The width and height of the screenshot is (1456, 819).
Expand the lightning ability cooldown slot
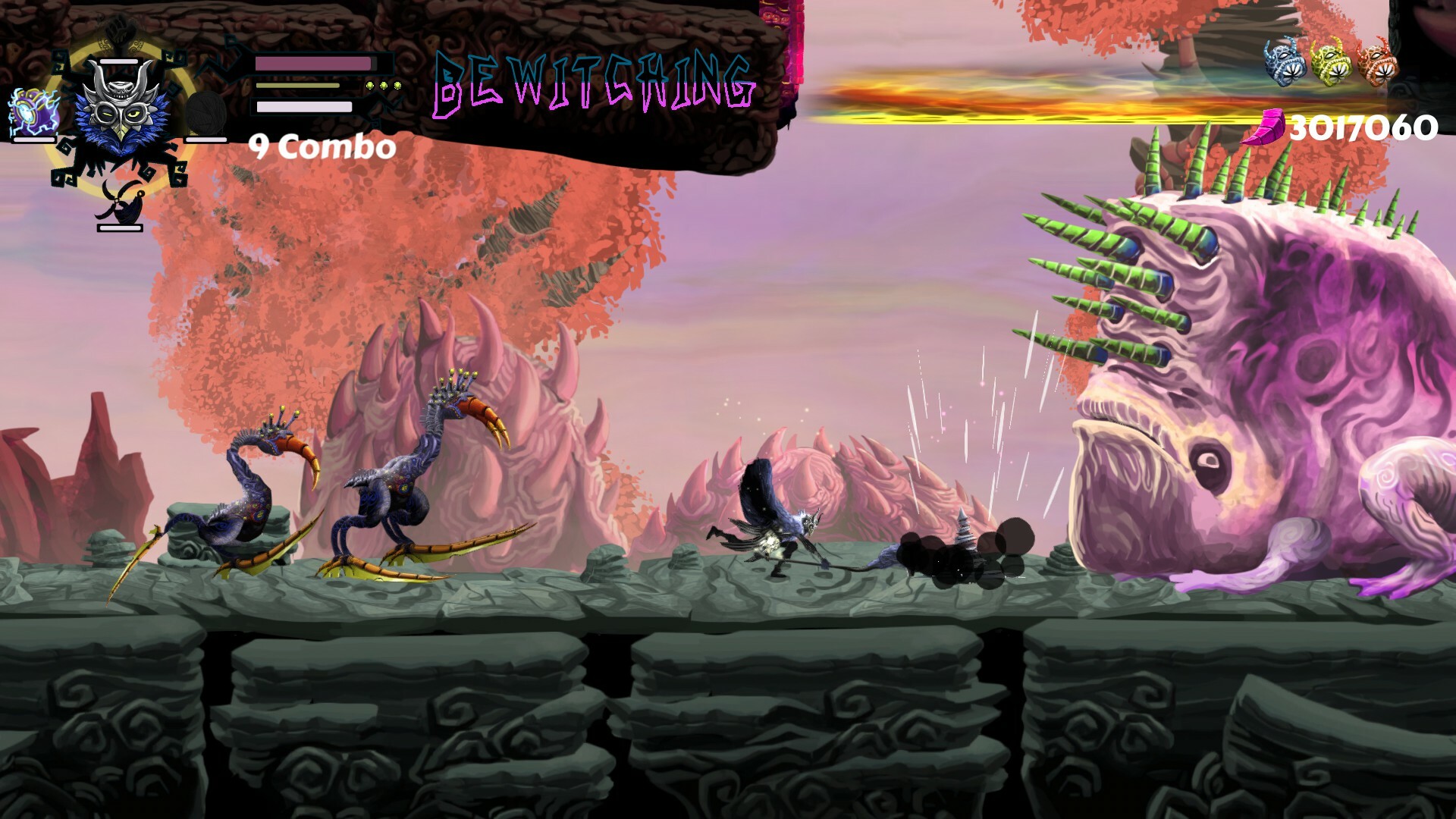(x=33, y=140)
